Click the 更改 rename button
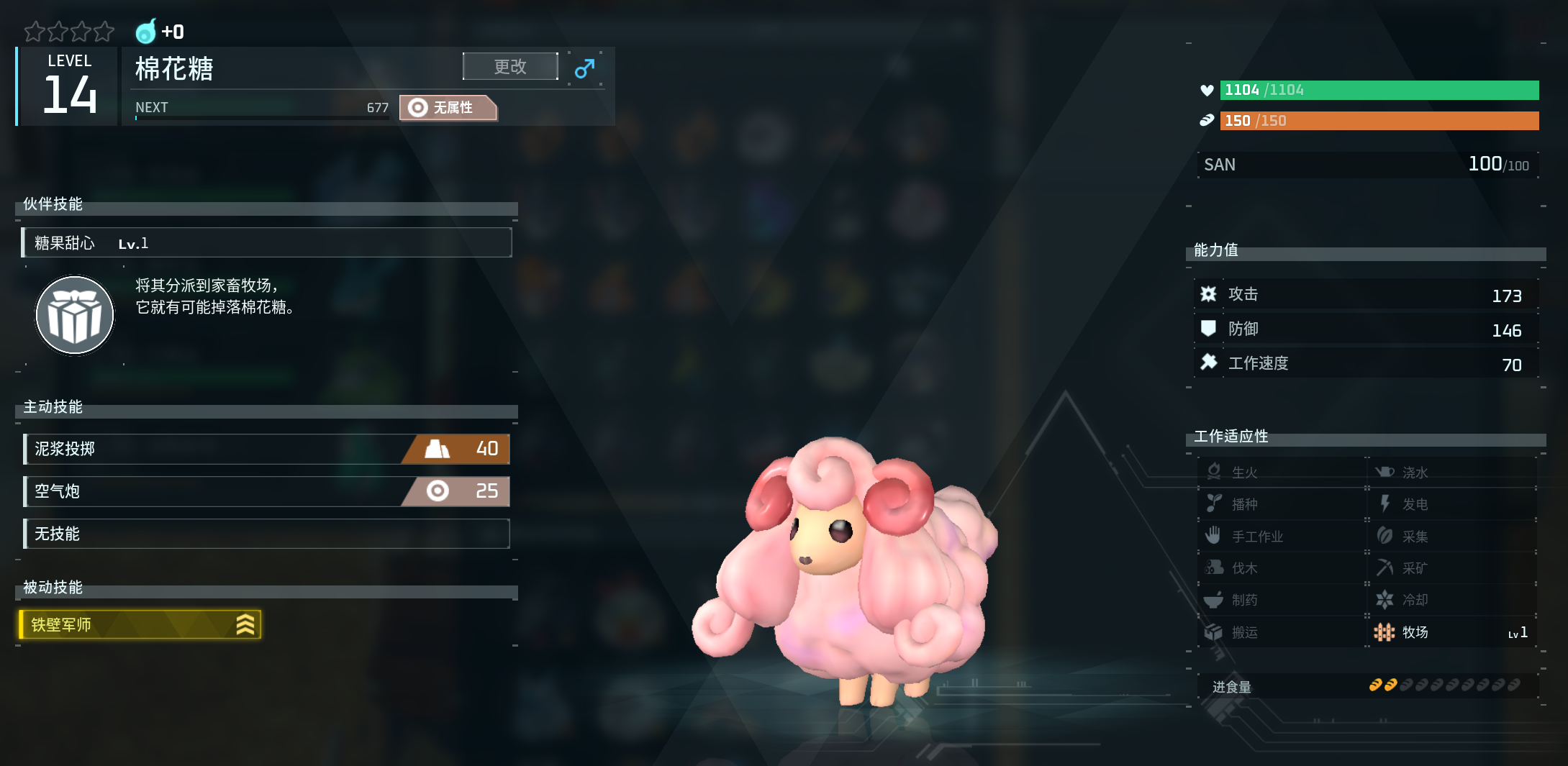Screen dimensions: 1568x766 pos(510,67)
